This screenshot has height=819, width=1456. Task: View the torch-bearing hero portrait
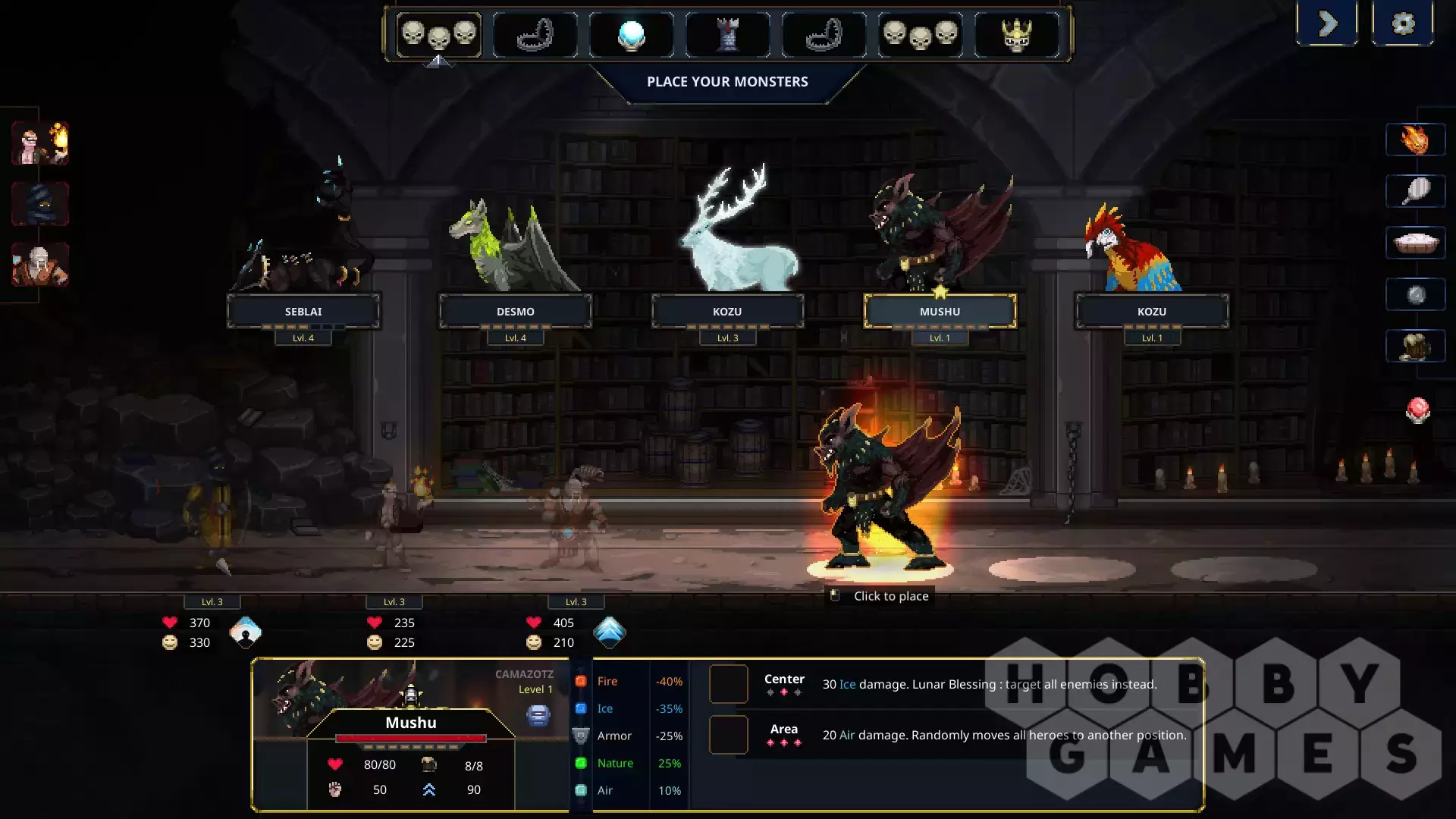pos(40,143)
